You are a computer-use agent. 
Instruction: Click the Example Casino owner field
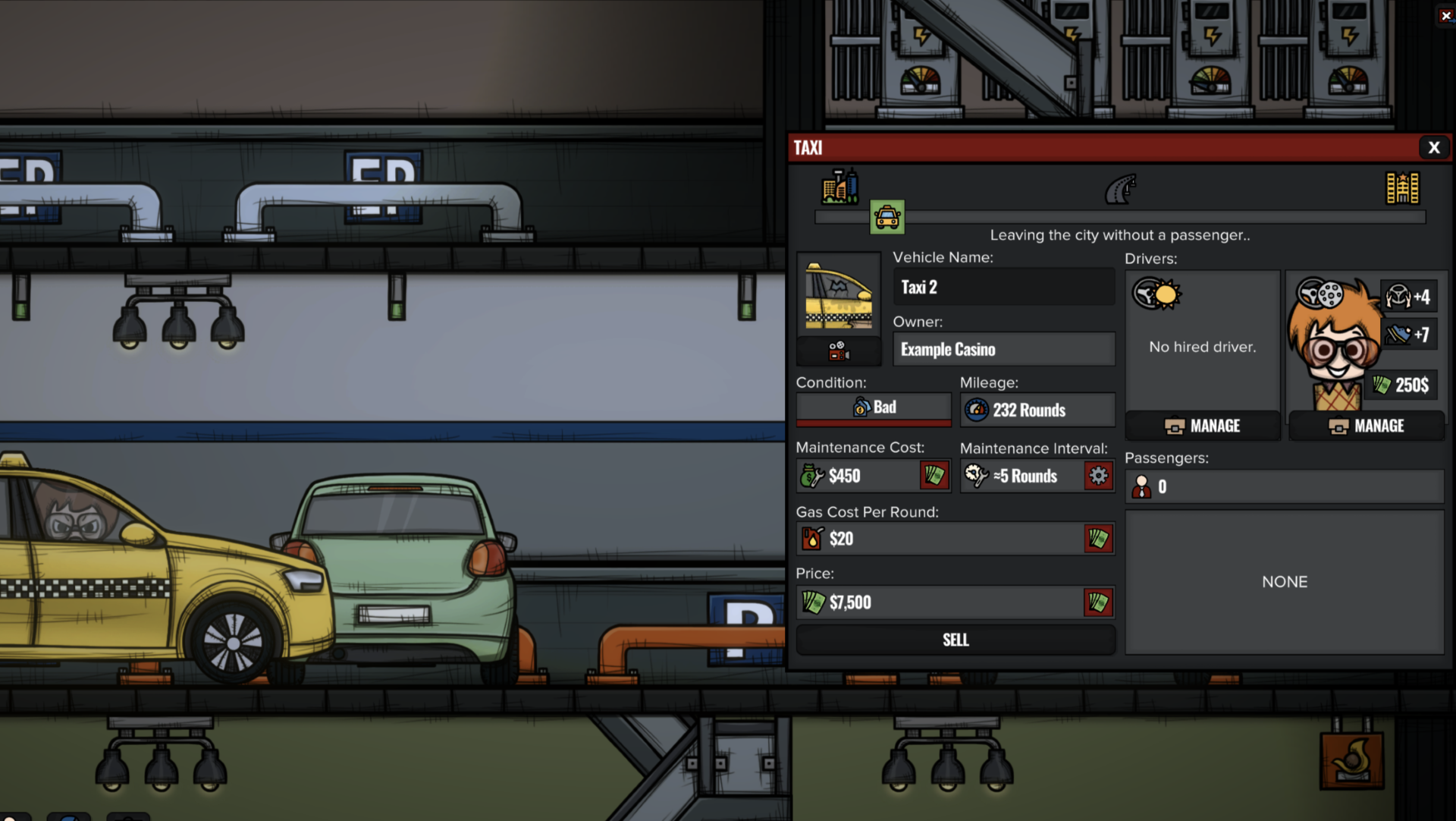pyautogui.click(x=1003, y=350)
